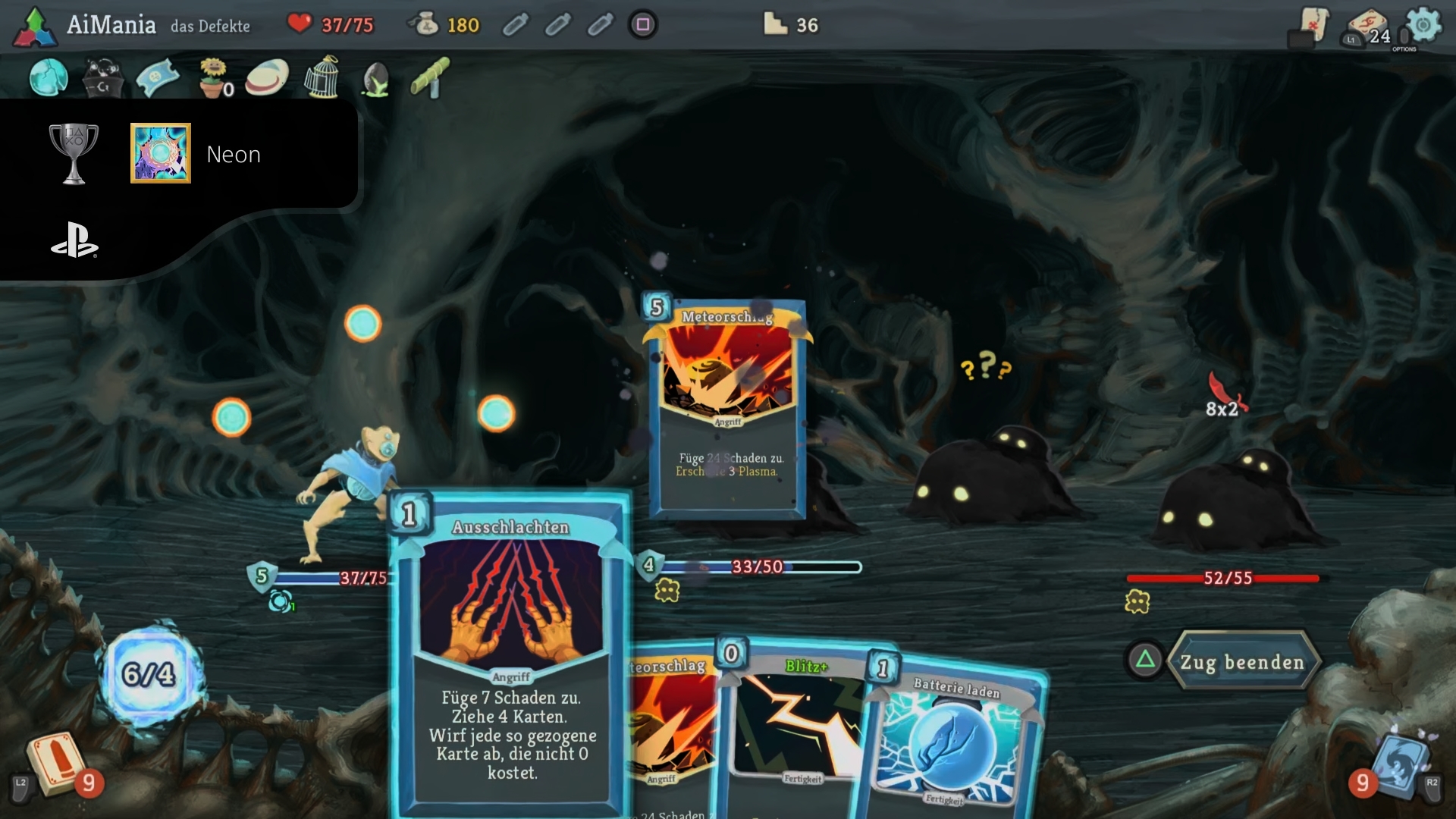
Task: Open the Neon trophy notification thumbnail
Action: [161, 153]
